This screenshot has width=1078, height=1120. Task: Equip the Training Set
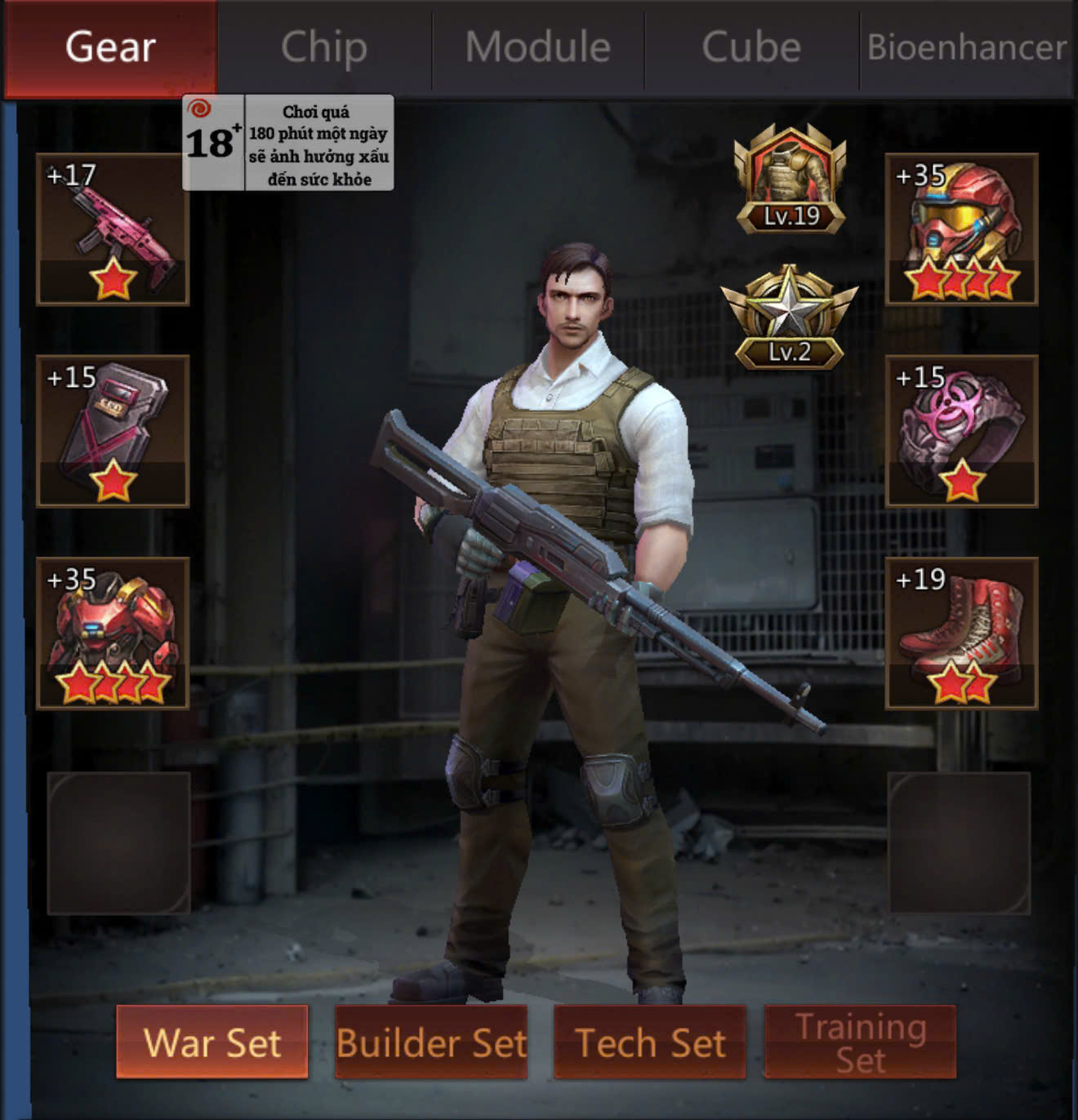click(x=860, y=1042)
